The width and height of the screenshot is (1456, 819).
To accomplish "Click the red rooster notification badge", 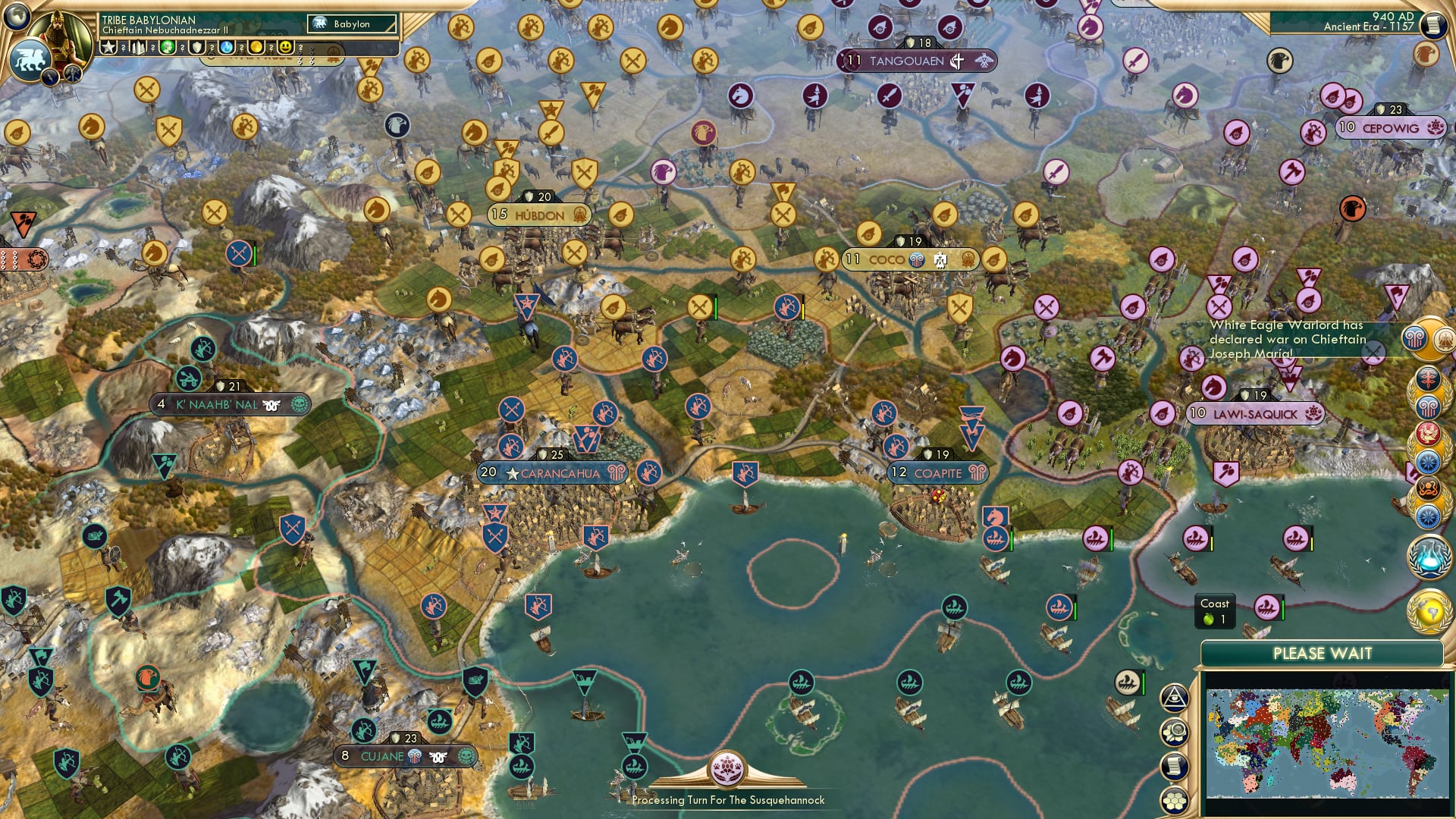I will [1430, 433].
